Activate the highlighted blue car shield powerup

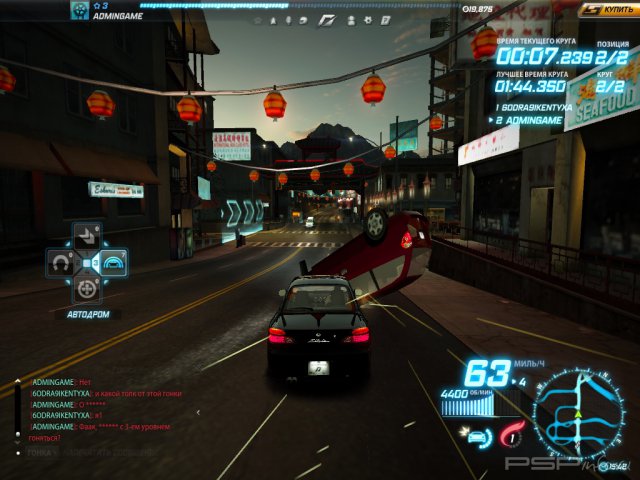(x=114, y=263)
